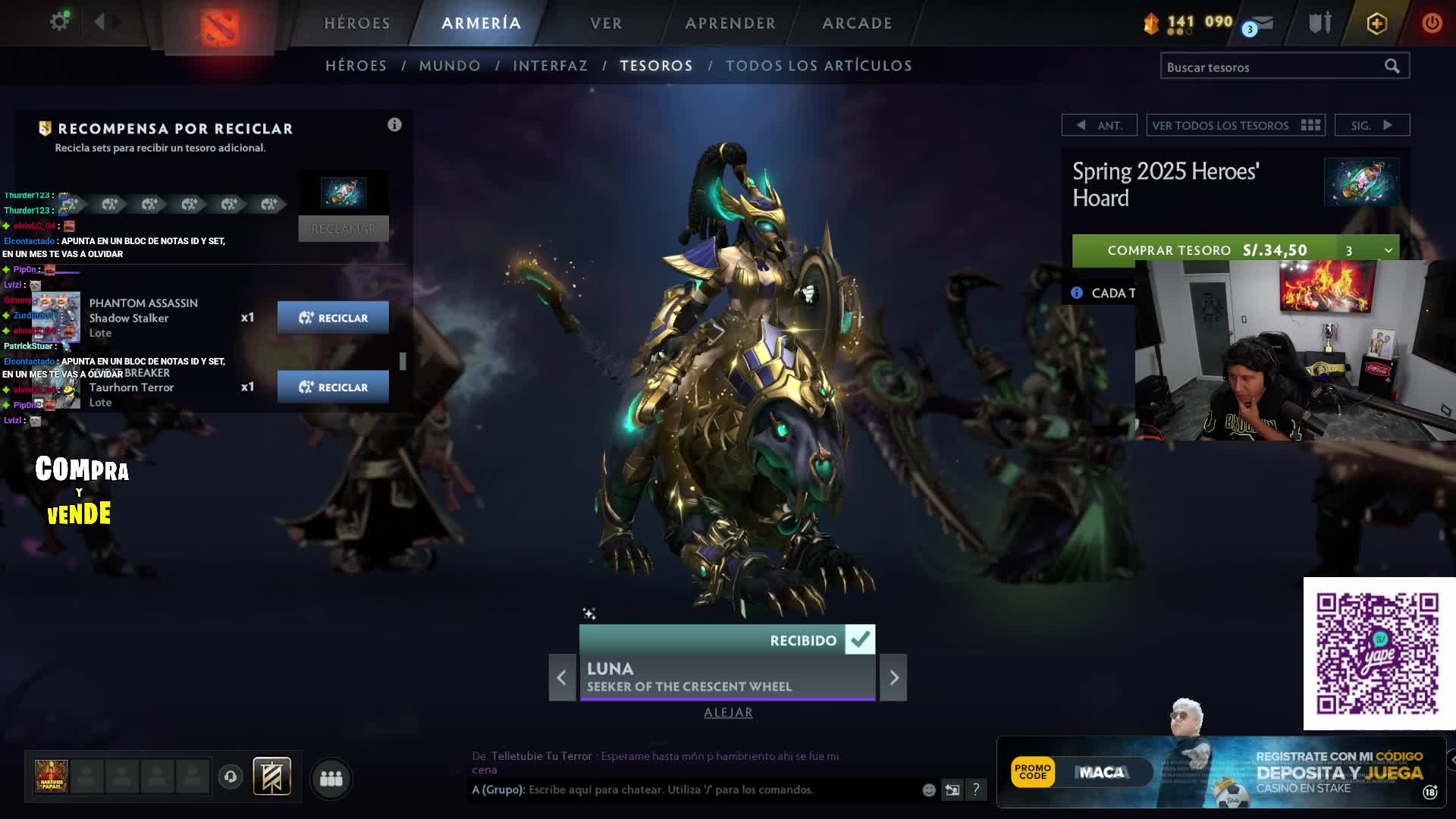
Task: Open the Interfaz armory subsection
Action: (x=551, y=66)
